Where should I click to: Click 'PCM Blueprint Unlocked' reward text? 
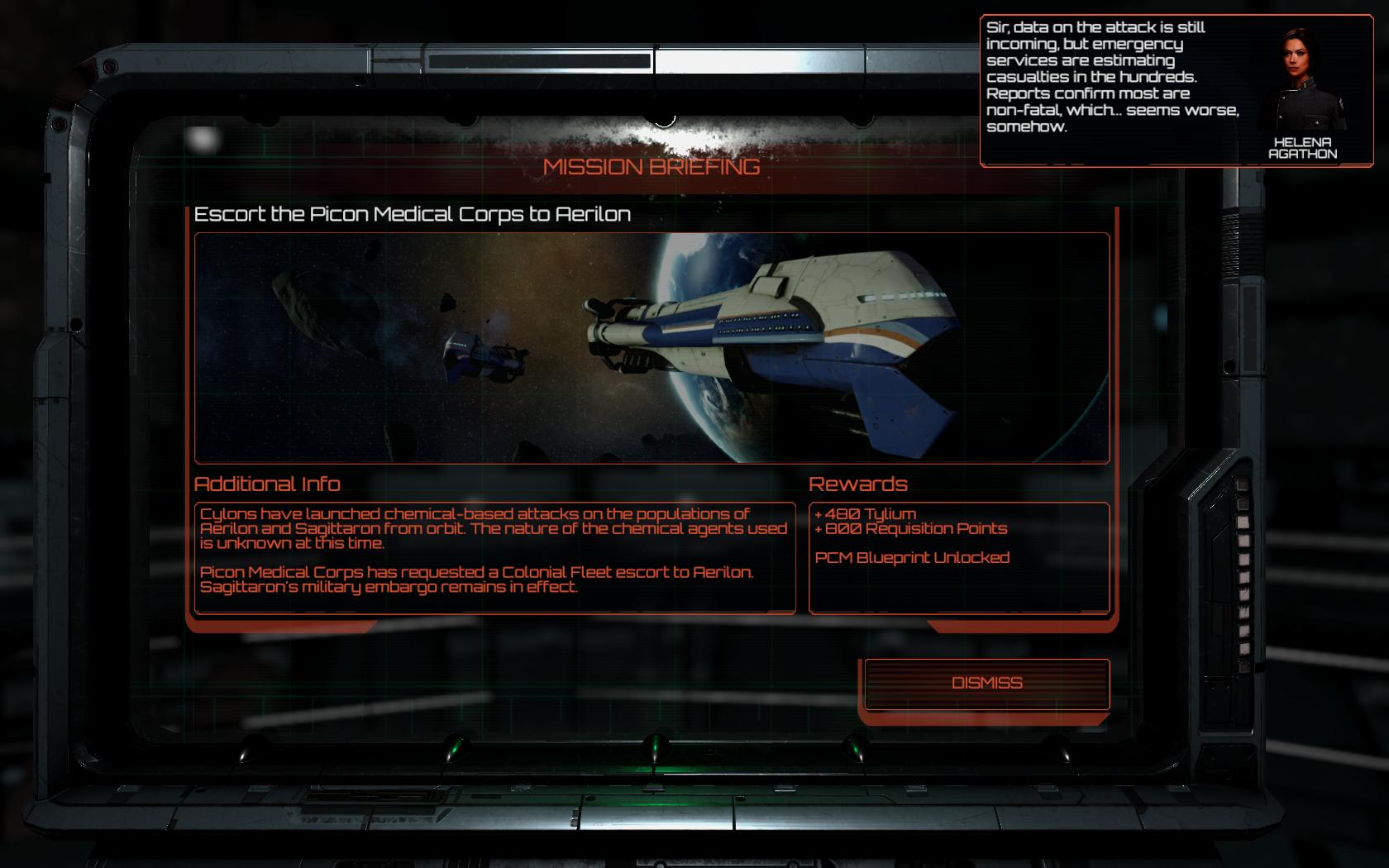(x=911, y=556)
